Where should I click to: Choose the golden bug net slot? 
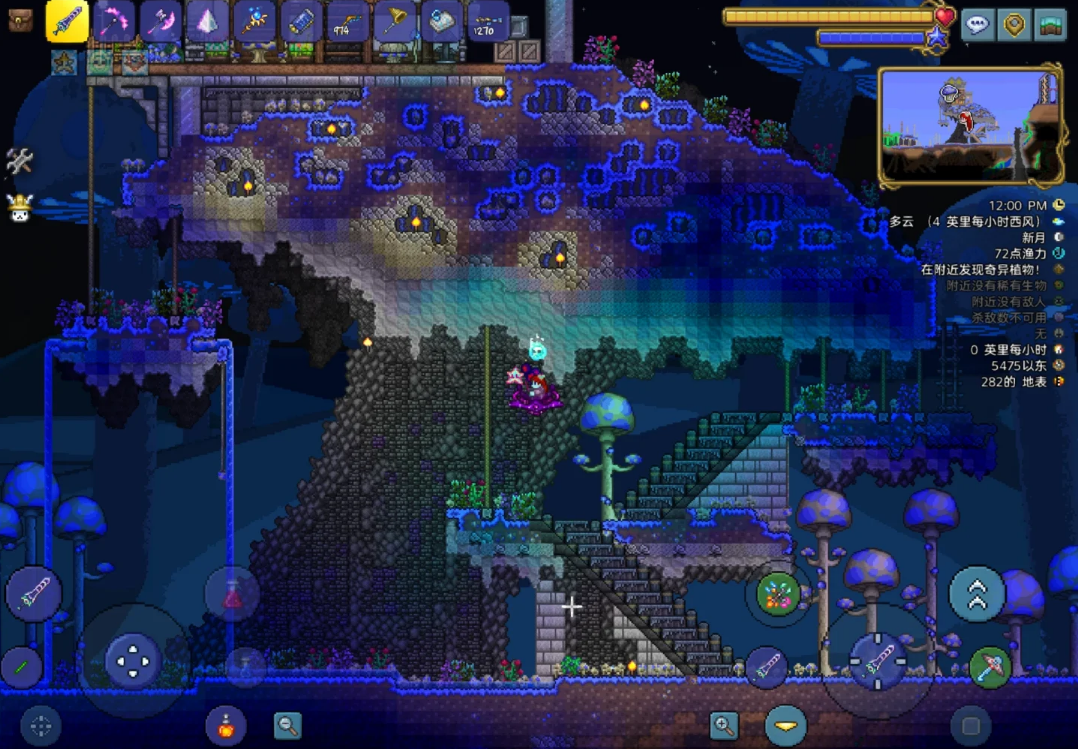point(394,21)
